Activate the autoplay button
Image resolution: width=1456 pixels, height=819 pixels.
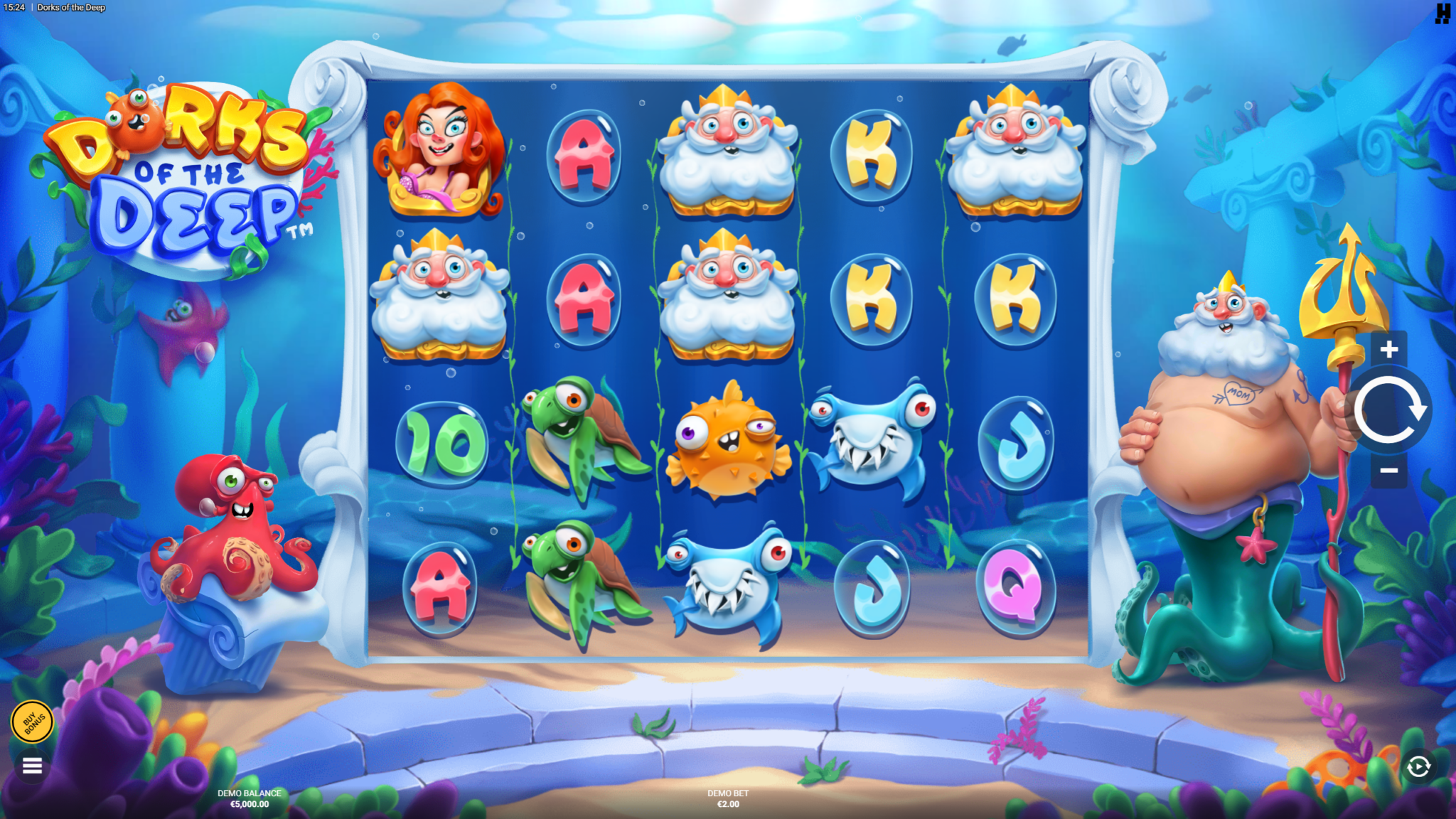click(1418, 766)
